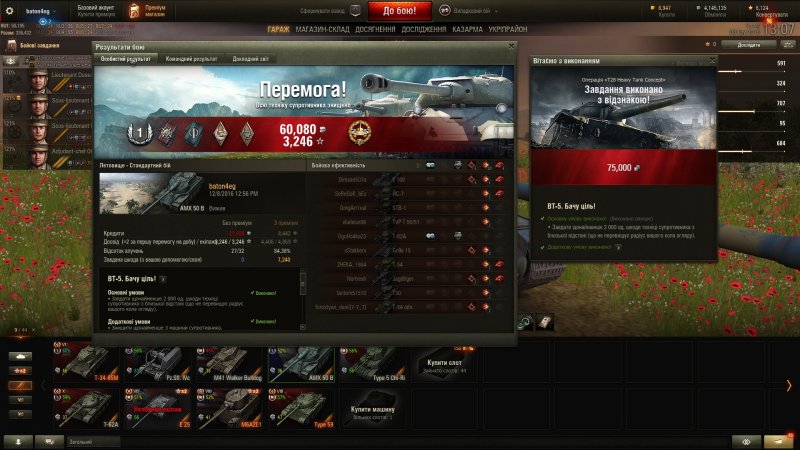Open the 'Докладний звіт' tab
The height and width of the screenshot is (450, 800).
[252, 59]
